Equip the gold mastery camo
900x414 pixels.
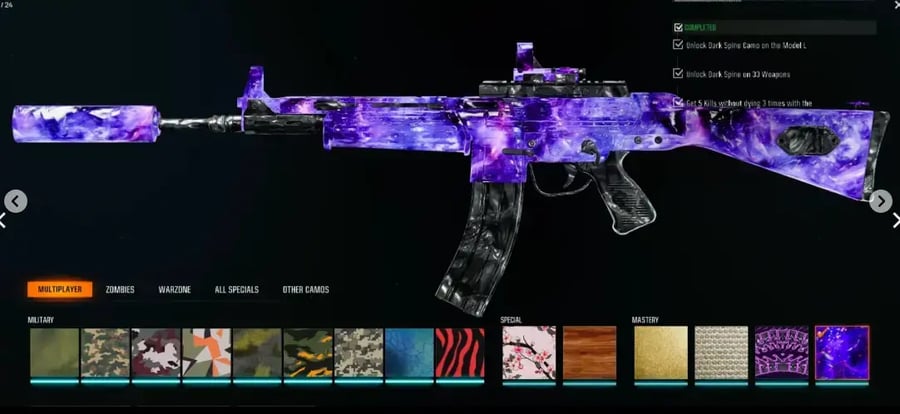(660, 352)
